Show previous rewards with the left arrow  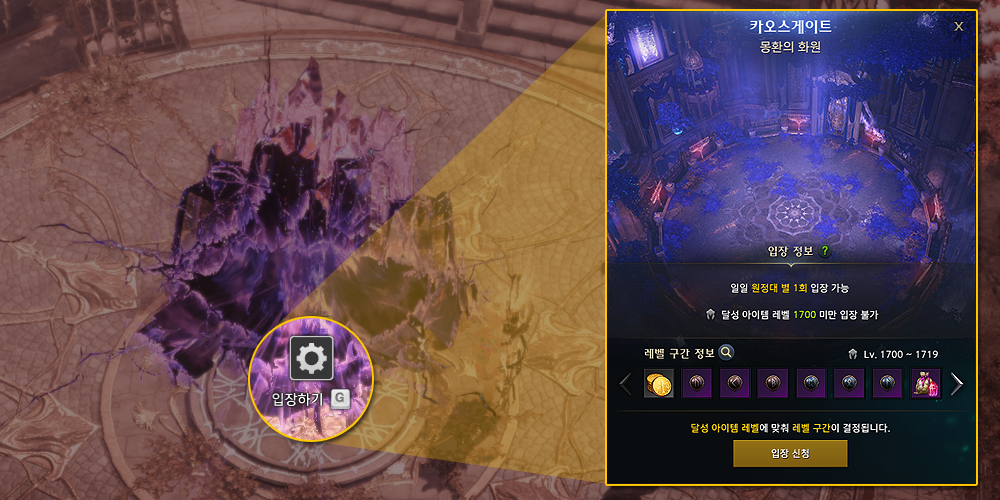(x=626, y=383)
